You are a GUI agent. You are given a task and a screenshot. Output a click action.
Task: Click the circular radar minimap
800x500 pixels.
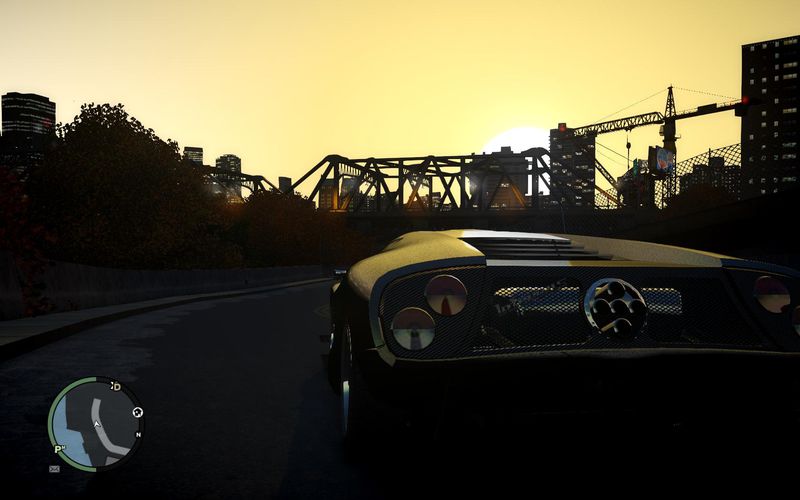coord(95,424)
